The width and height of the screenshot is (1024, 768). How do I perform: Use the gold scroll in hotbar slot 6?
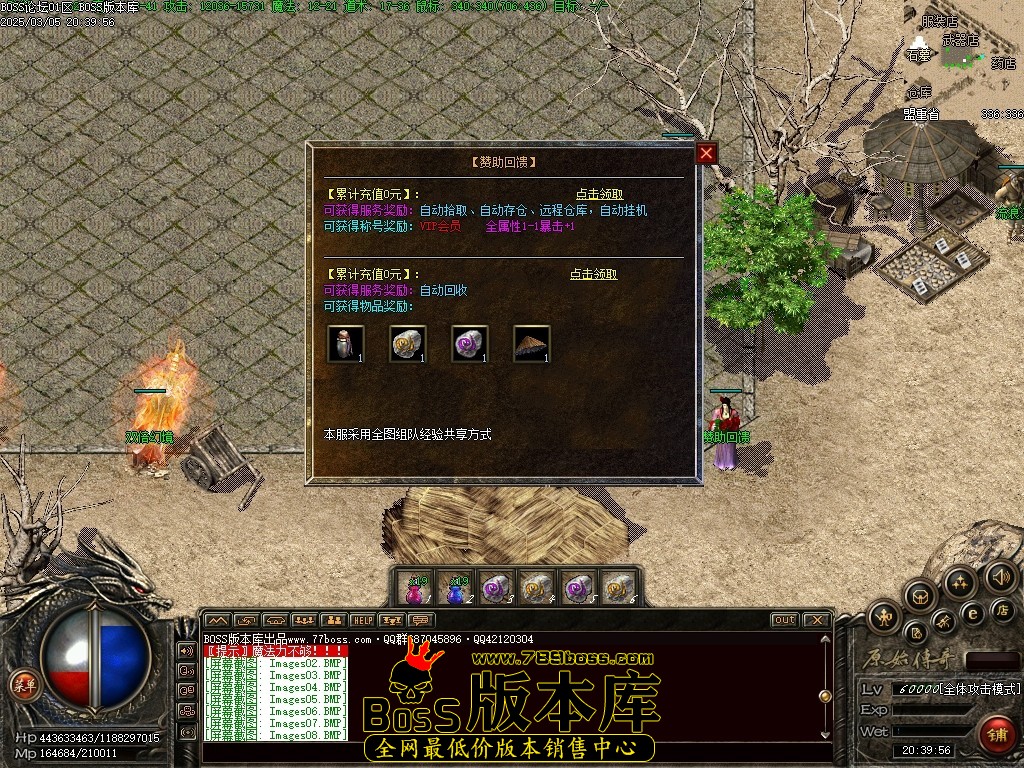click(x=619, y=589)
